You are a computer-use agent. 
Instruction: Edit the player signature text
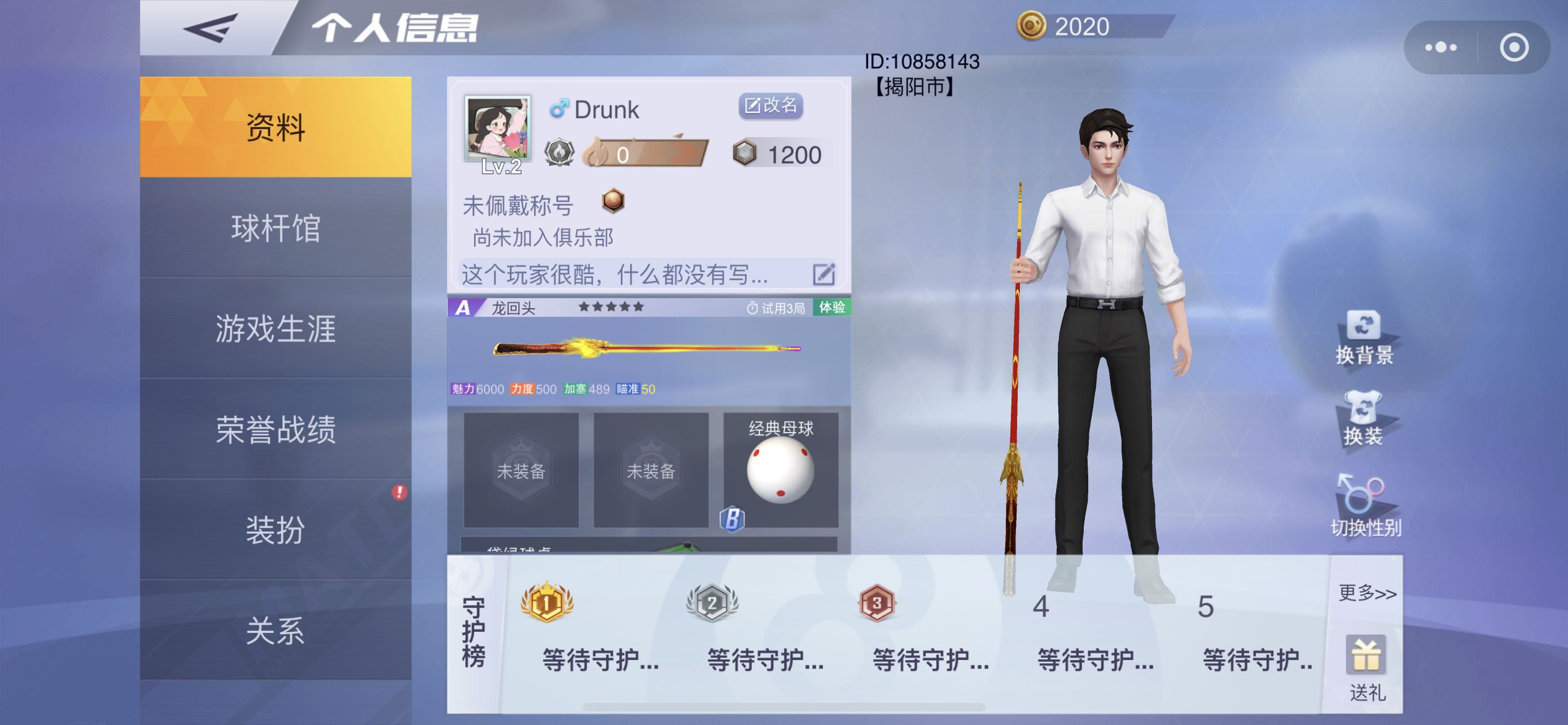pyautogui.click(x=824, y=274)
